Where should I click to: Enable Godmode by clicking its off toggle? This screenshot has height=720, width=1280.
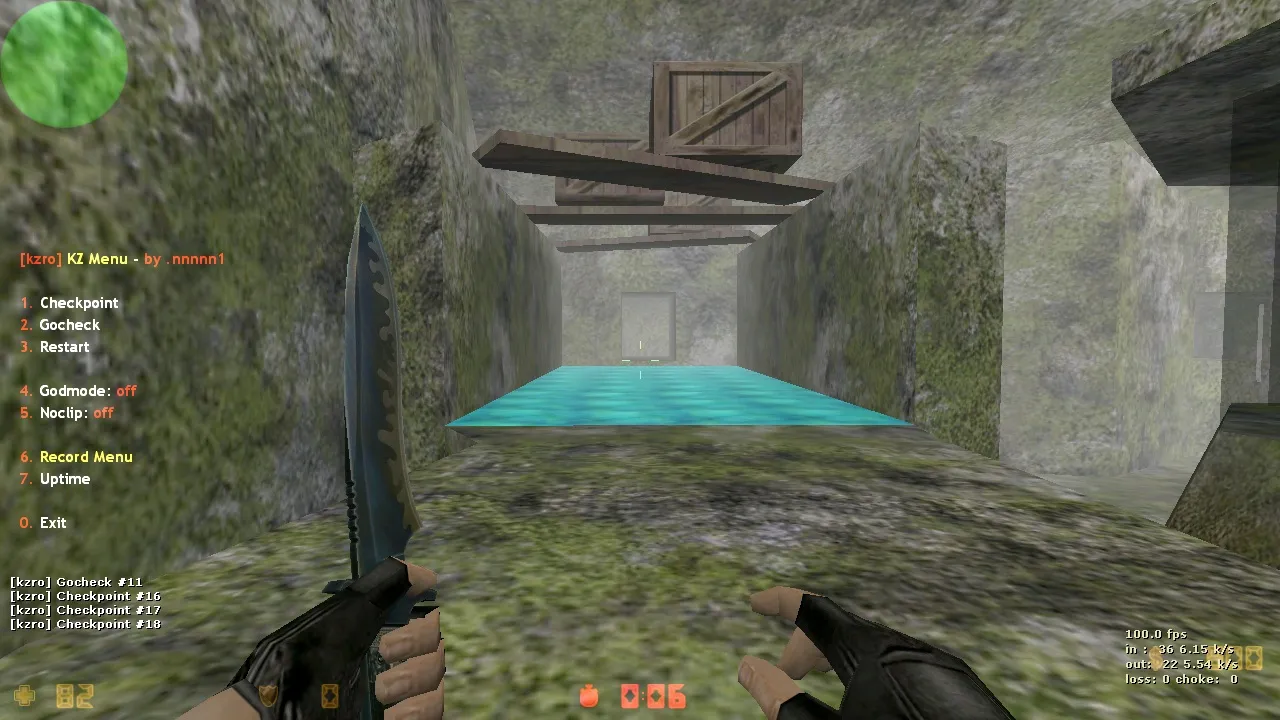(x=125, y=391)
